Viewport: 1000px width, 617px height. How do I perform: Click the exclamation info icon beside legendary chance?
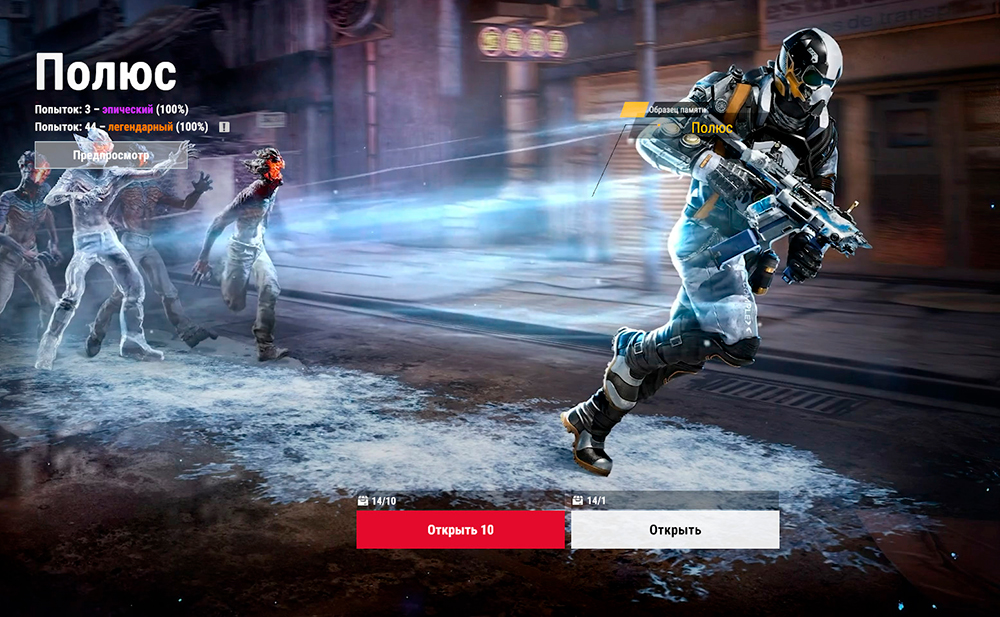pyautogui.click(x=224, y=127)
